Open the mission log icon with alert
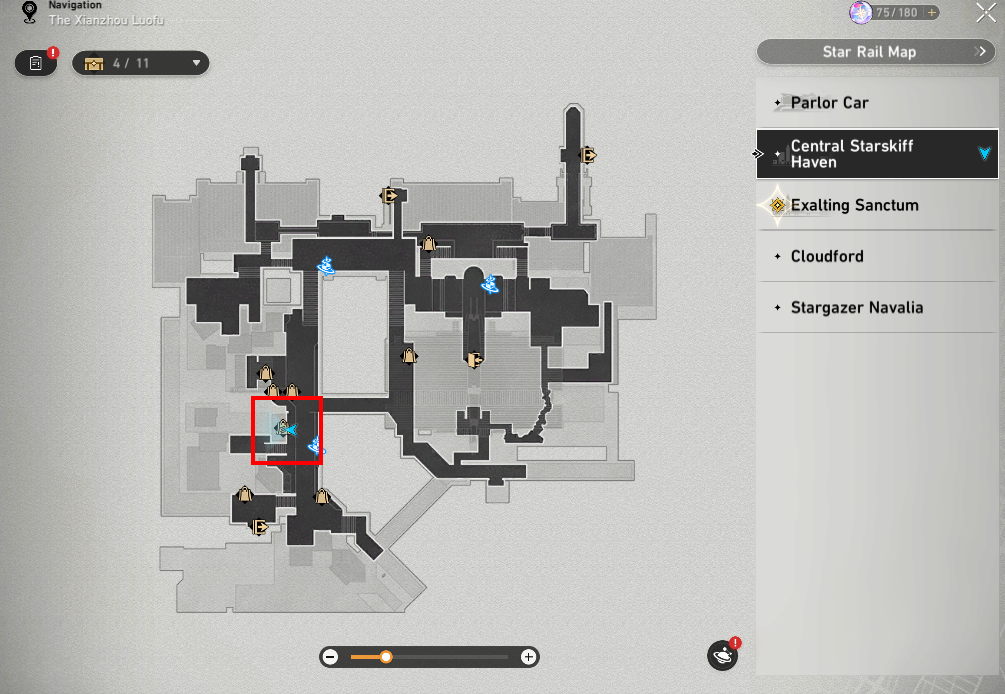The image size is (1005, 694). coord(36,63)
